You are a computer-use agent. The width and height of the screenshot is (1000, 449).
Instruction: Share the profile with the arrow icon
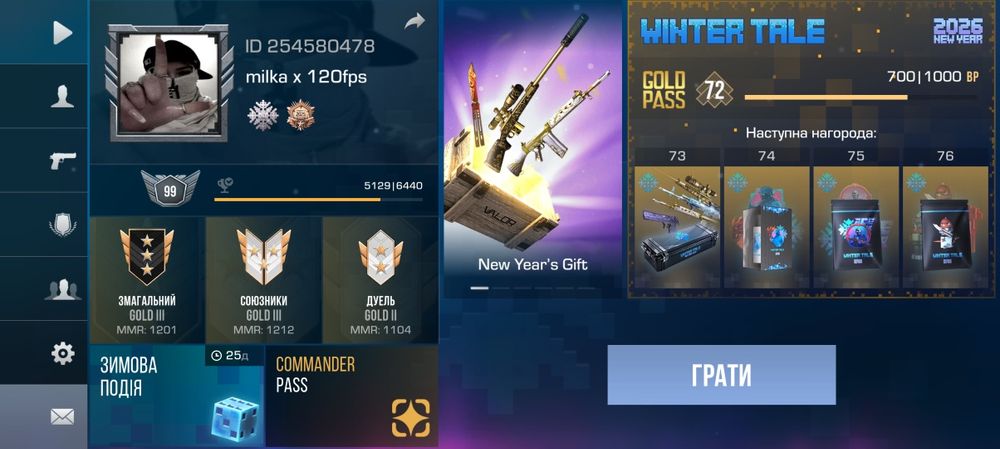(414, 21)
